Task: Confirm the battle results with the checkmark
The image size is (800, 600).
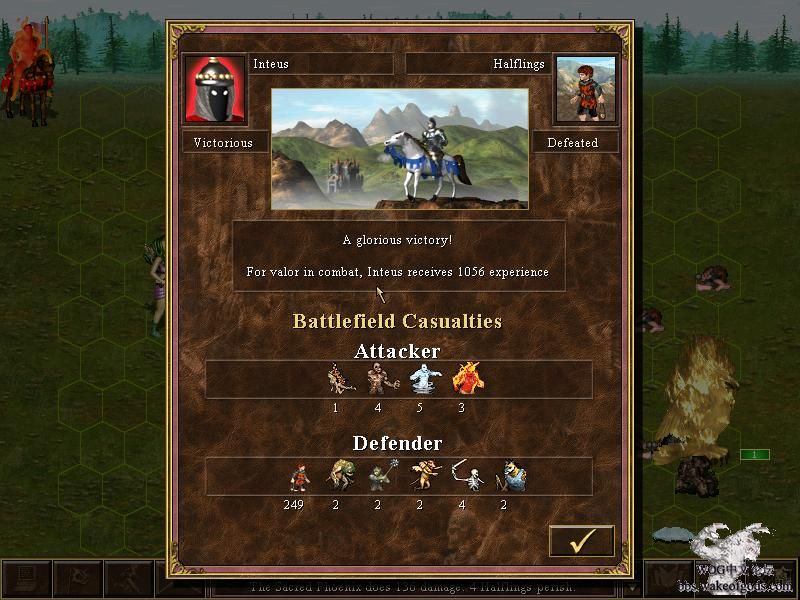Action: click(x=581, y=541)
